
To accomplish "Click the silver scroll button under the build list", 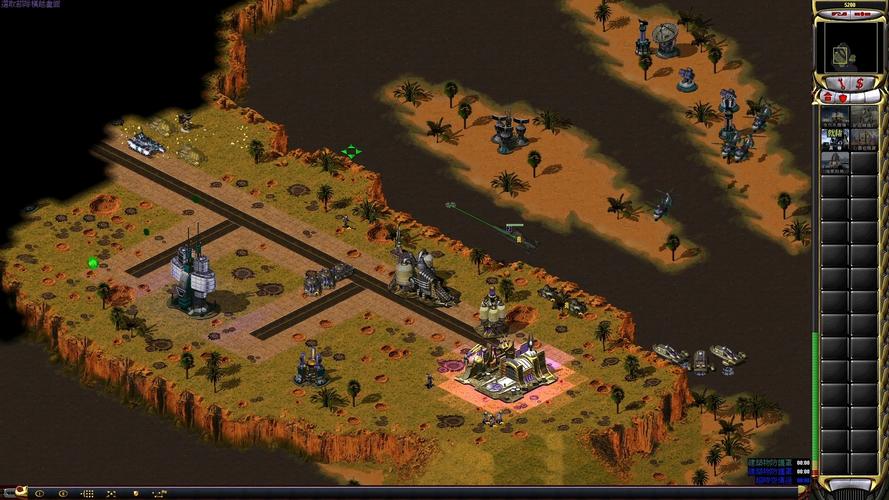I will click(849, 486).
